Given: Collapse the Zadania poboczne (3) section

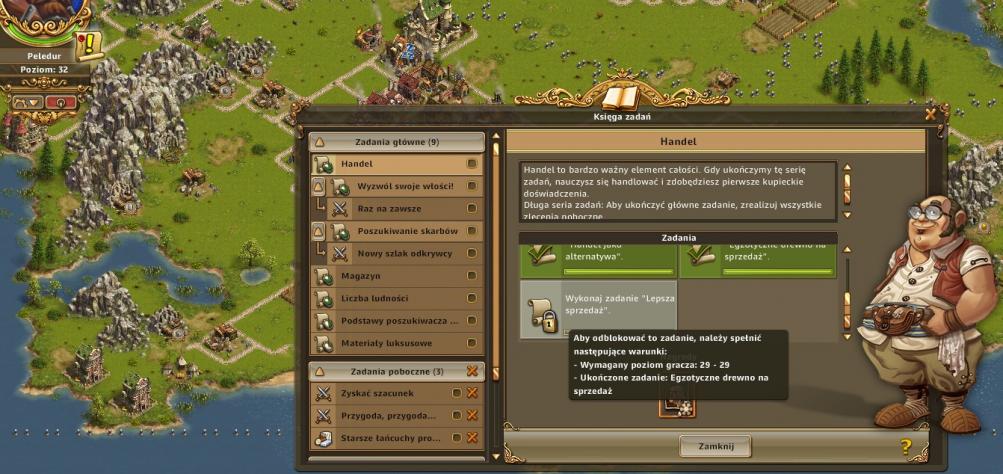Looking at the screenshot, I should (318, 371).
